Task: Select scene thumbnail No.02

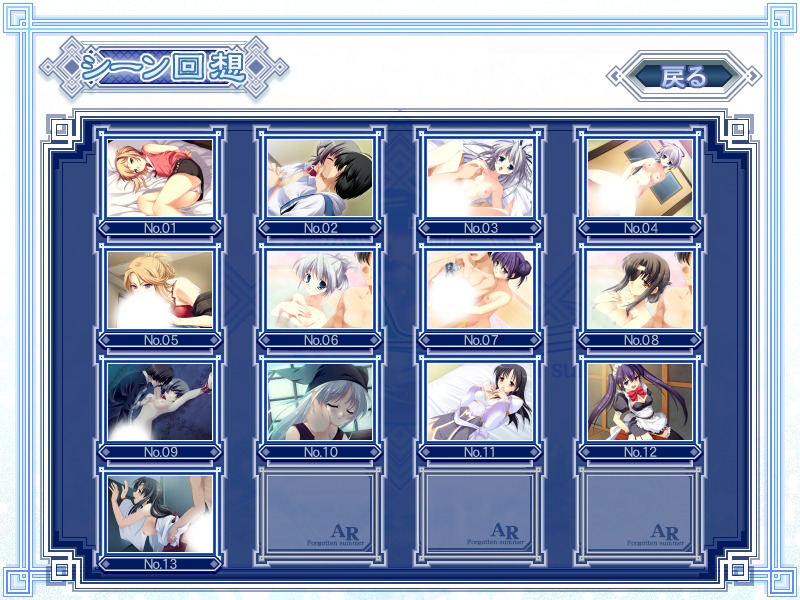Action: coord(320,178)
